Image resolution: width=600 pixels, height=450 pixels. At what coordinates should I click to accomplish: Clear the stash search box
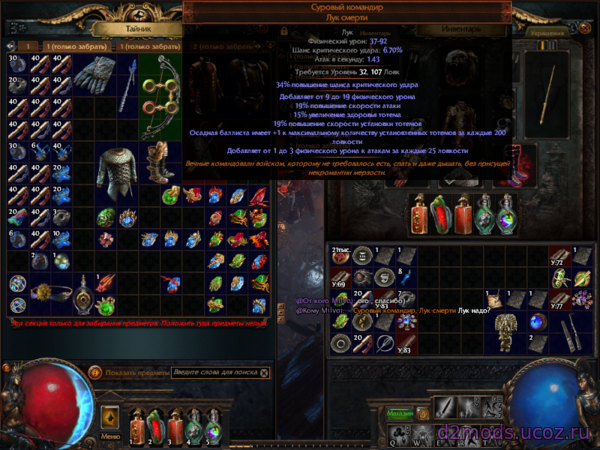(263, 372)
